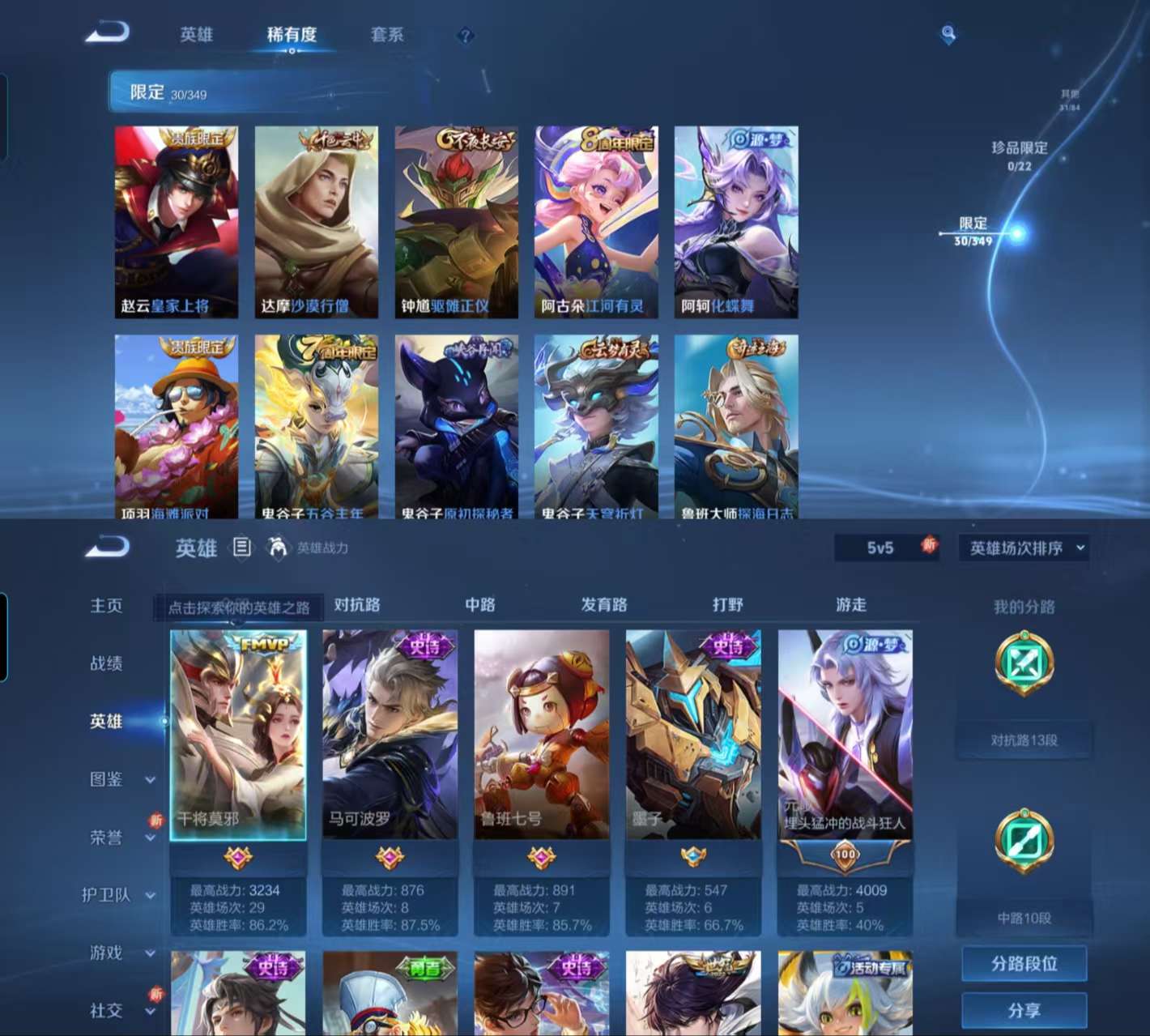
Task: Click the question mark help icon
Action: (x=466, y=36)
